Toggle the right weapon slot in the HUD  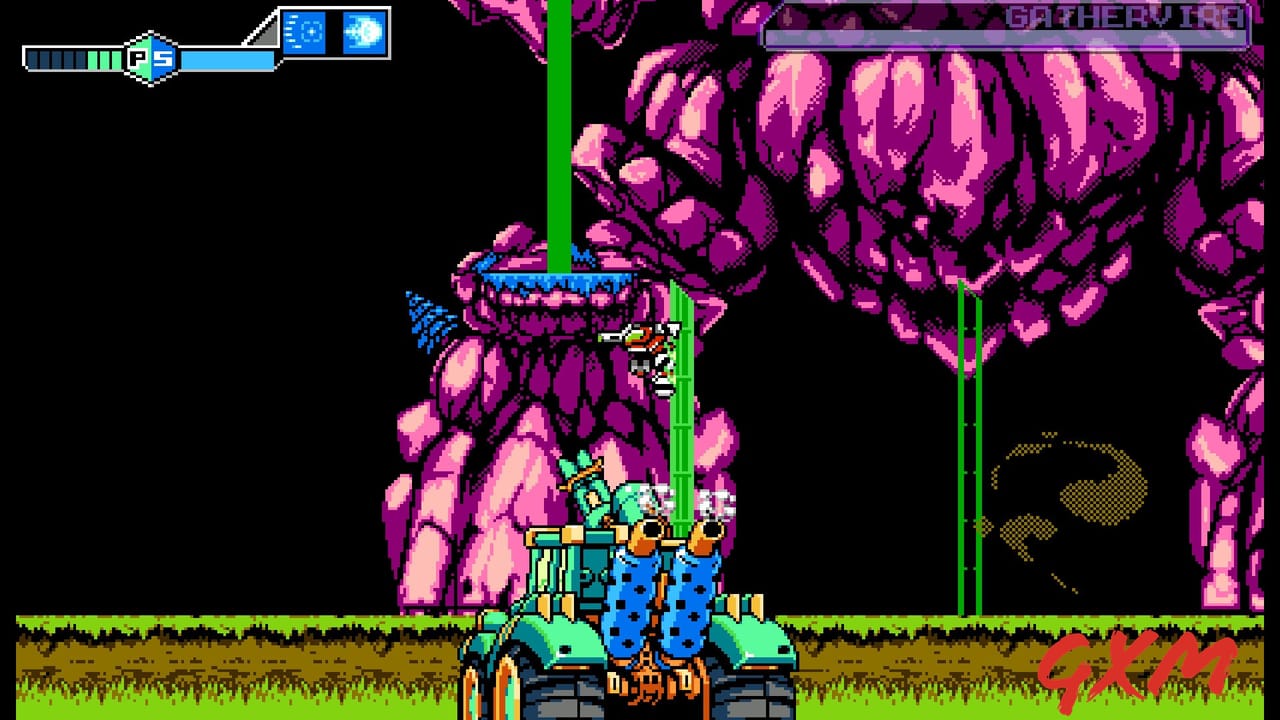pos(366,33)
